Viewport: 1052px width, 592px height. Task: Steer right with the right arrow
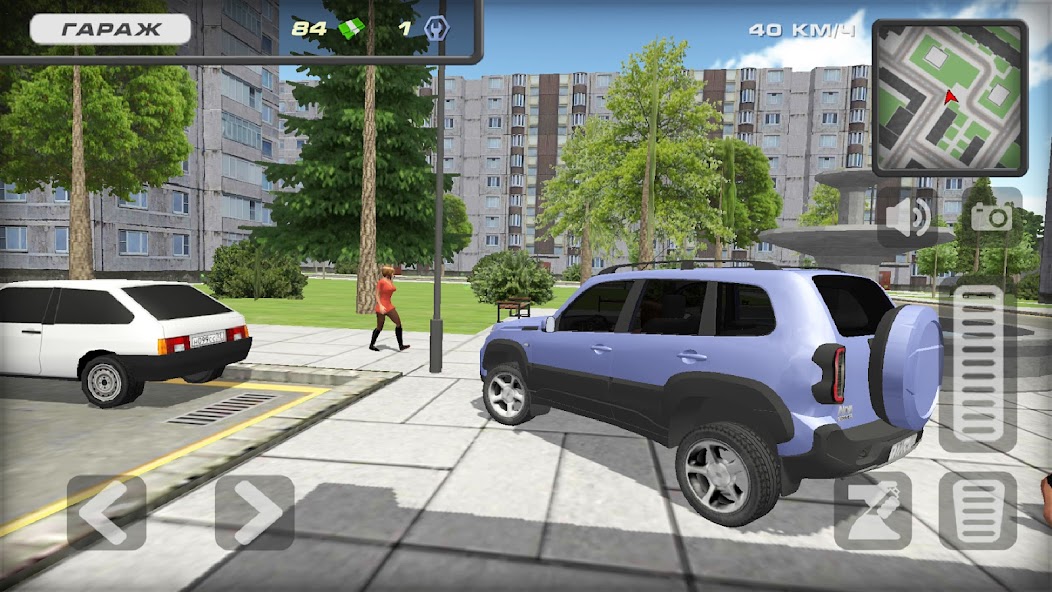tap(255, 512)
